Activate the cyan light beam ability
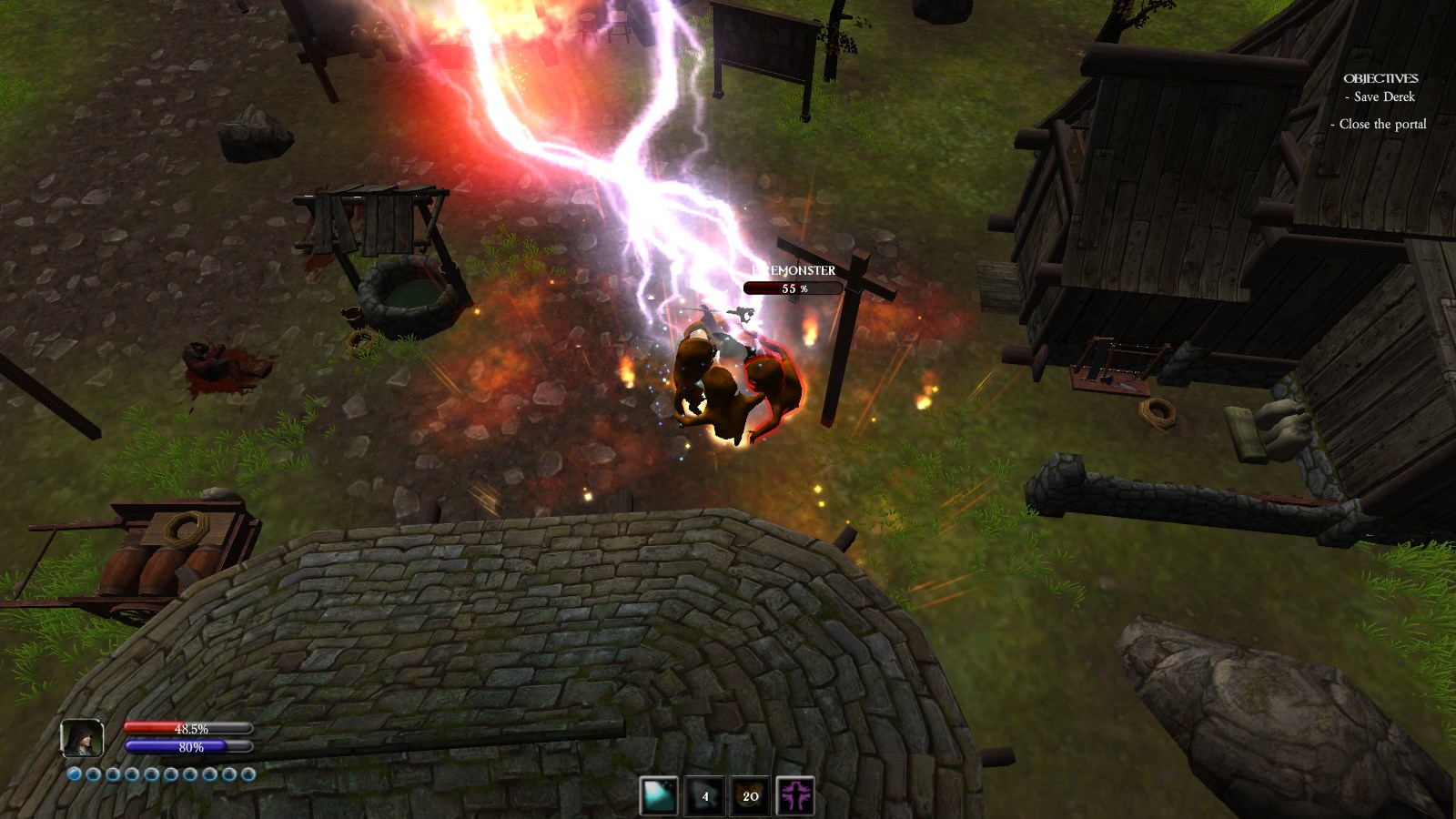Image resolution: width=1456 pixels, height=819 pixels. coord(658,796)
